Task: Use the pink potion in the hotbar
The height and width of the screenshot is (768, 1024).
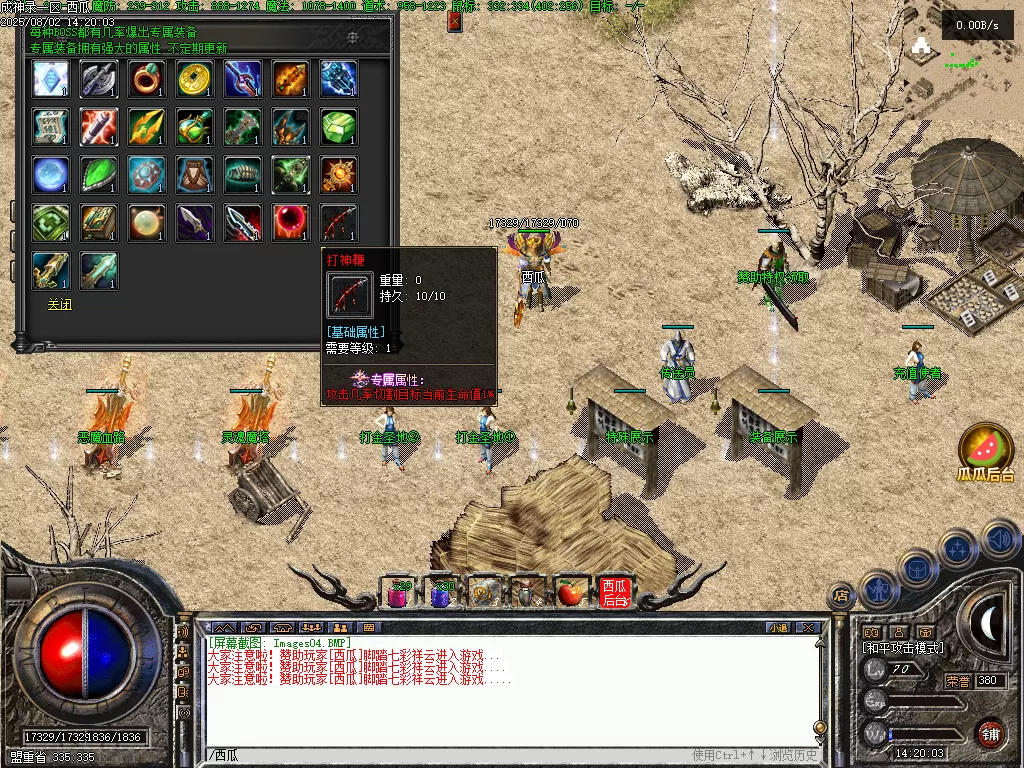Action: 399,593
